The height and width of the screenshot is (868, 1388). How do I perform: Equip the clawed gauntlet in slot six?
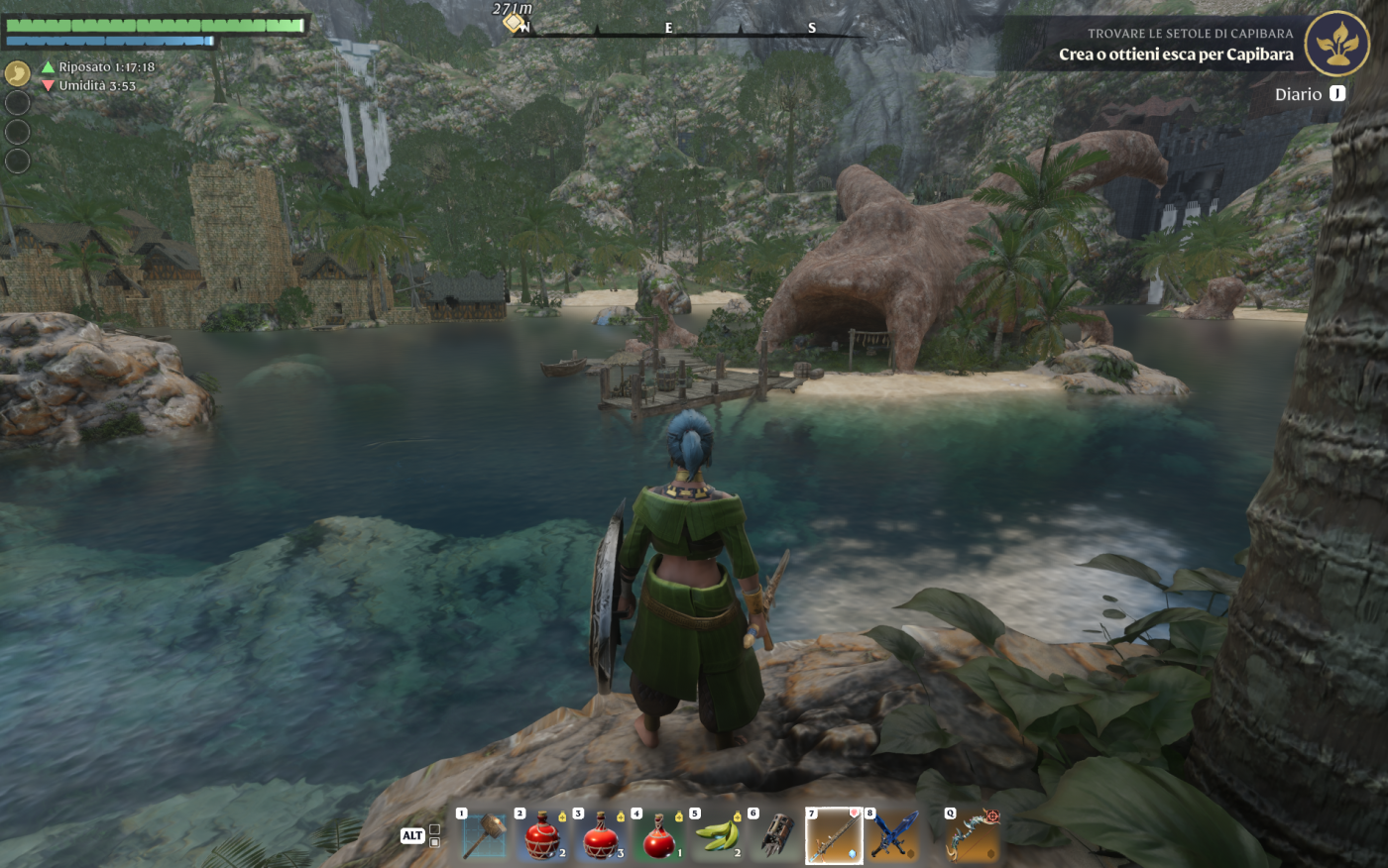[x=776, y=836]
